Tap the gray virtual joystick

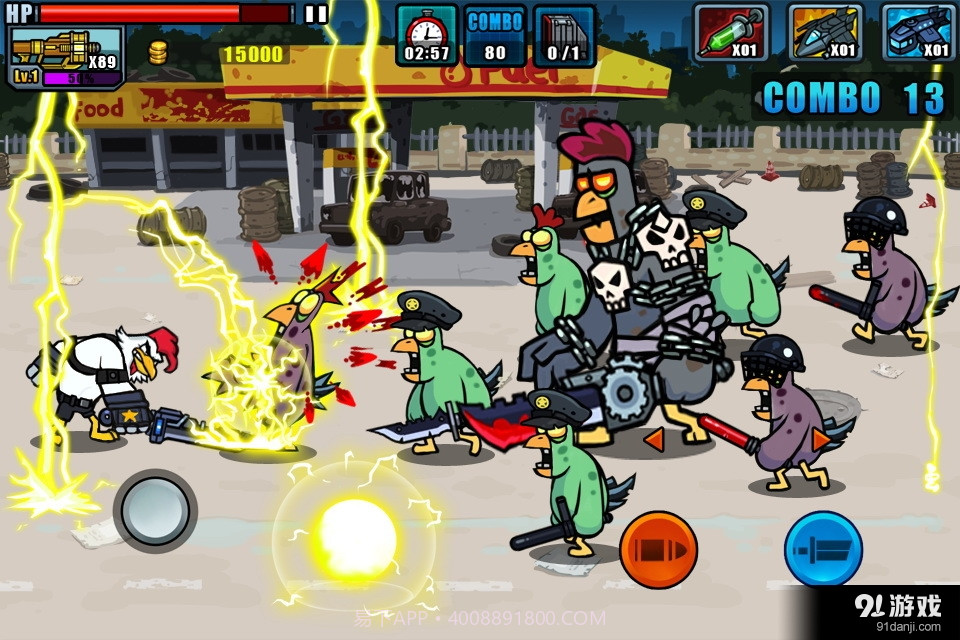(155, 510)
